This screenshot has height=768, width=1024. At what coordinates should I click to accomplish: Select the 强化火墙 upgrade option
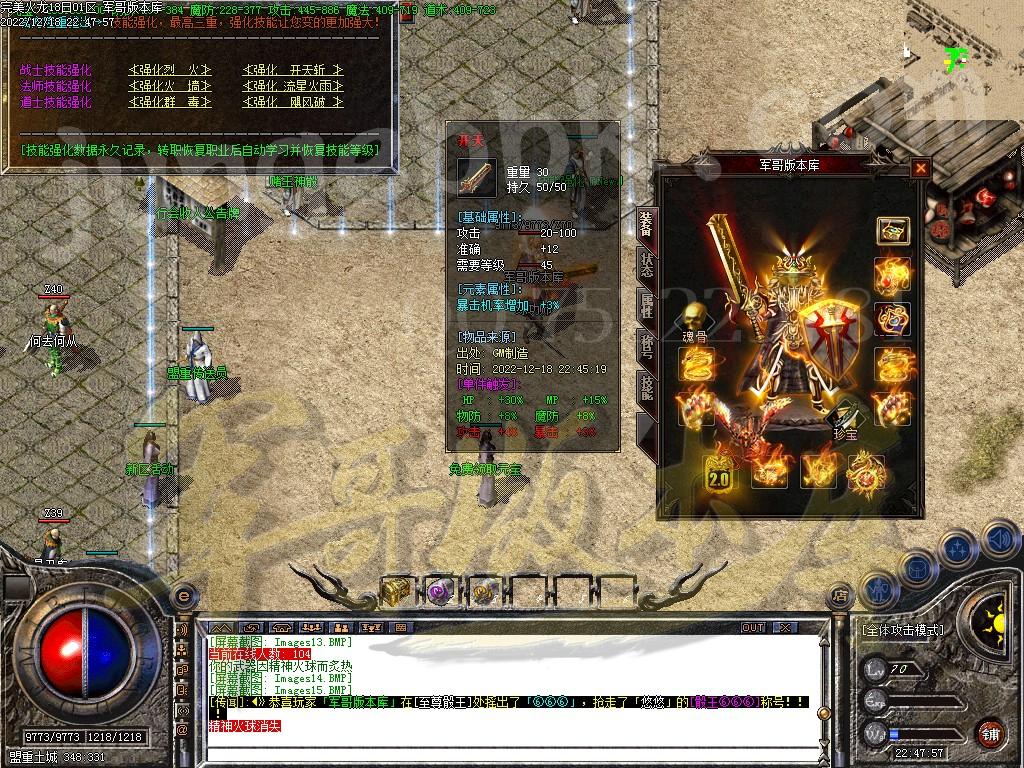pos(170,86)
